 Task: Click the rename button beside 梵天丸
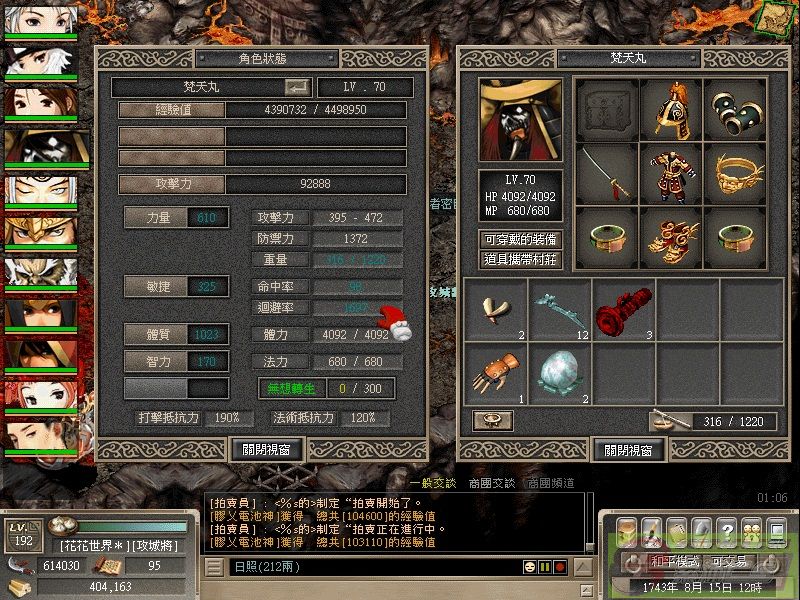[x=297, y=87]
